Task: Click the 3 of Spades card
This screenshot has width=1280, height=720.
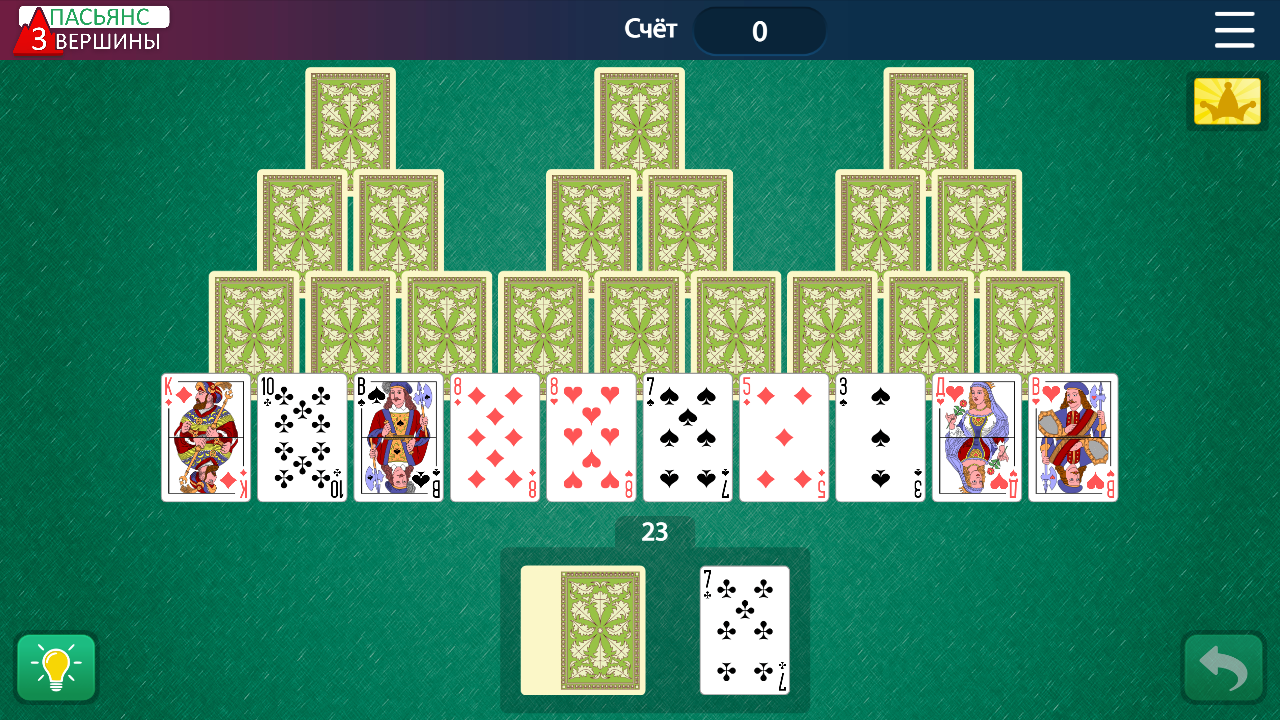Action: [x=880, y=437]
